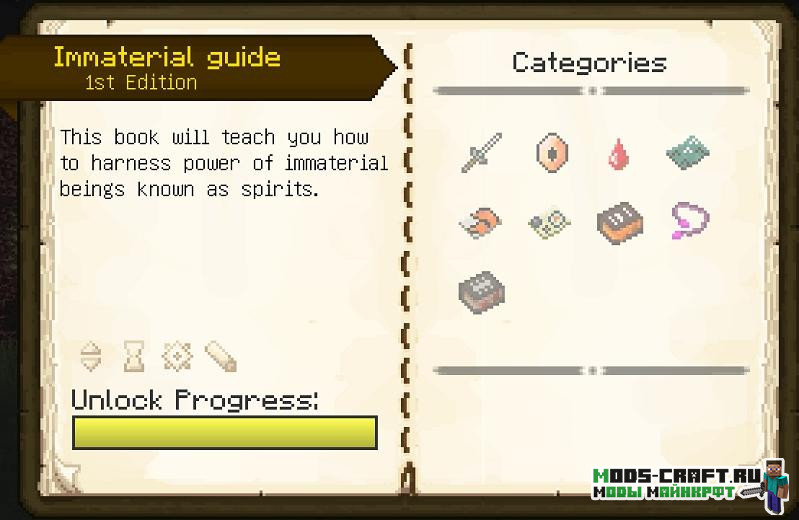799x520 pixels.
Task: Choose the teal cloth category
Action: [688, 154]
